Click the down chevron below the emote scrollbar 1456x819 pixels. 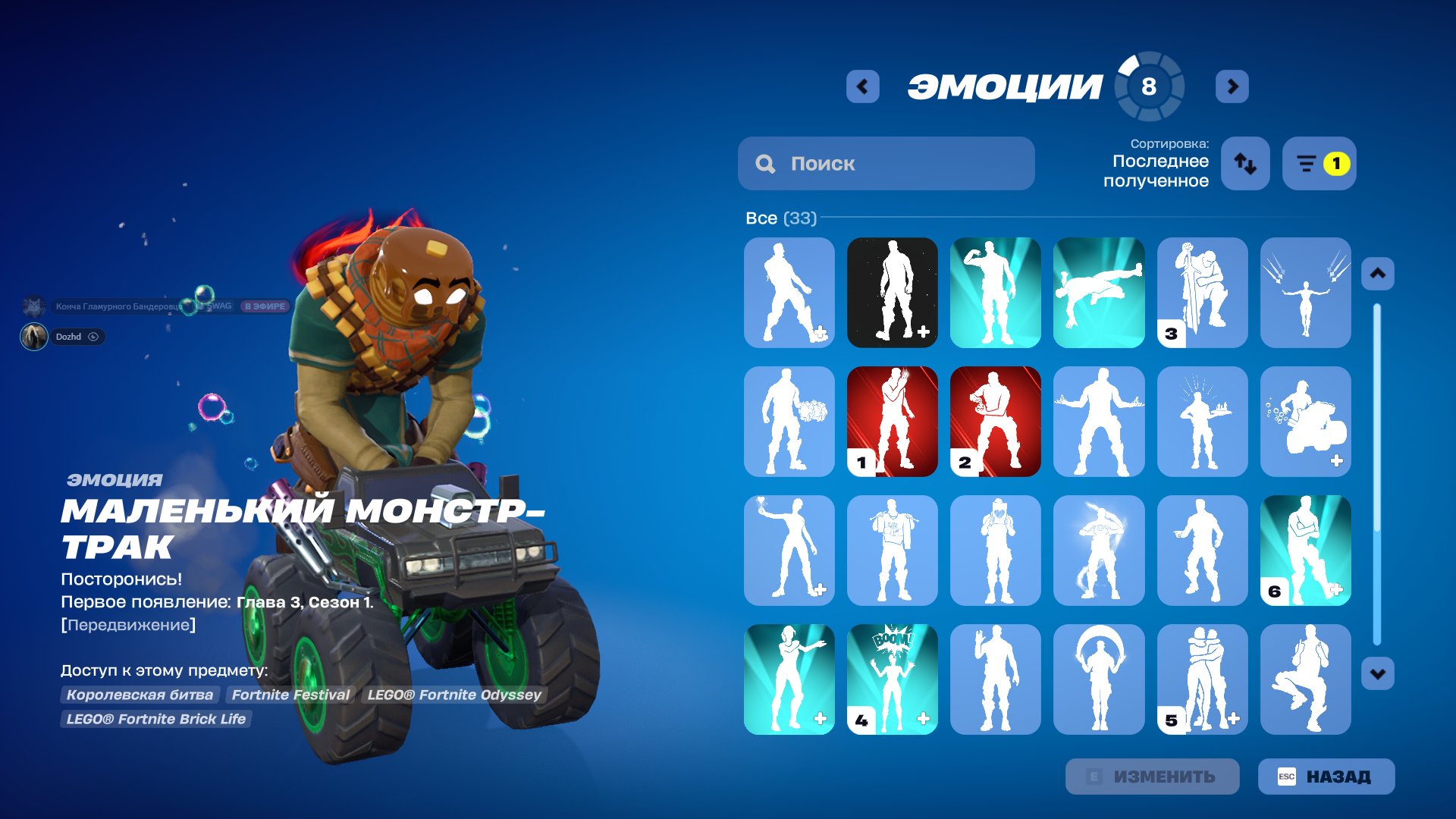tap(1377, 672)
